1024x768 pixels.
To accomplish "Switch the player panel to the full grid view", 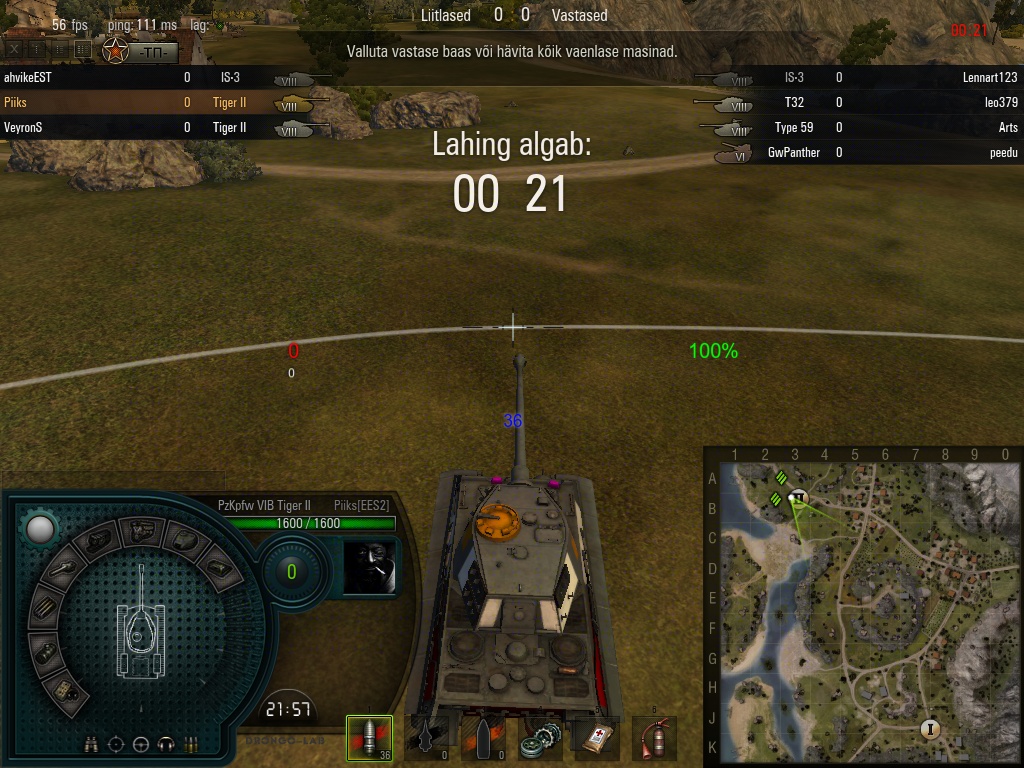I will coord(82,48).
